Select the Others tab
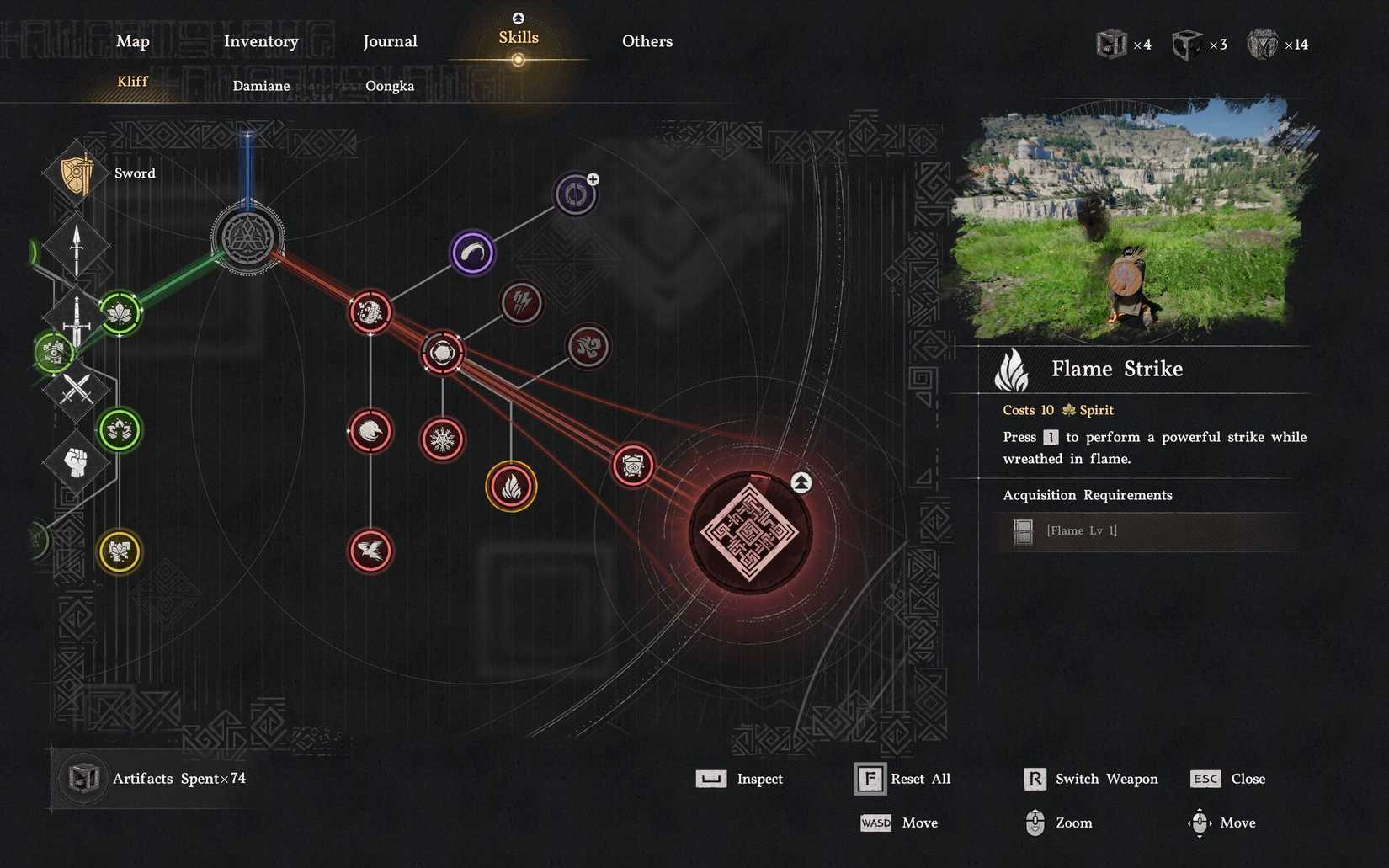The height and width of the screenshot is (868, 1389). pos(647,41)
